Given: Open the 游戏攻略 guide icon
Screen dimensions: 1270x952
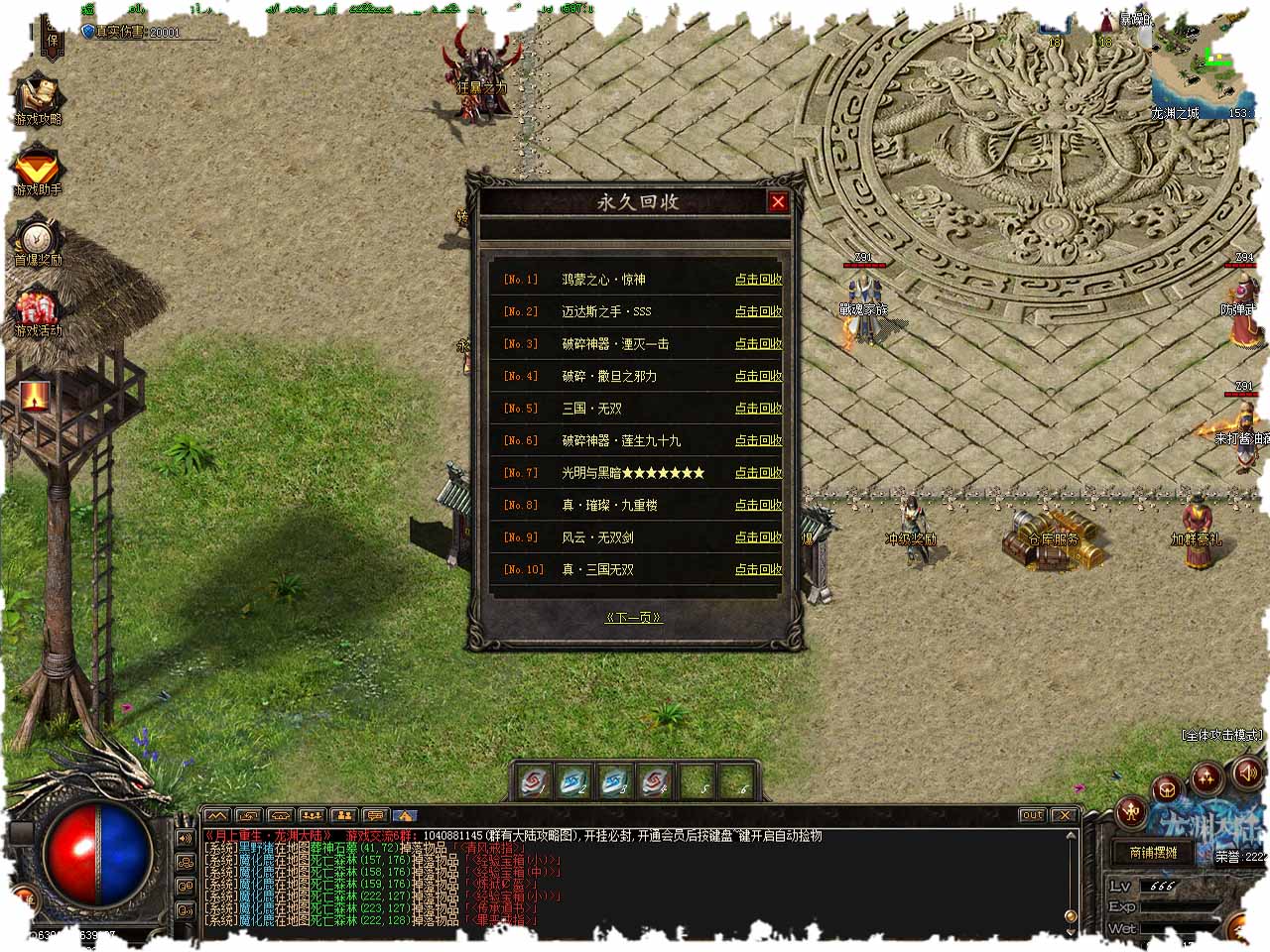Looking at the screenshot, I should [x=38, y=99].
